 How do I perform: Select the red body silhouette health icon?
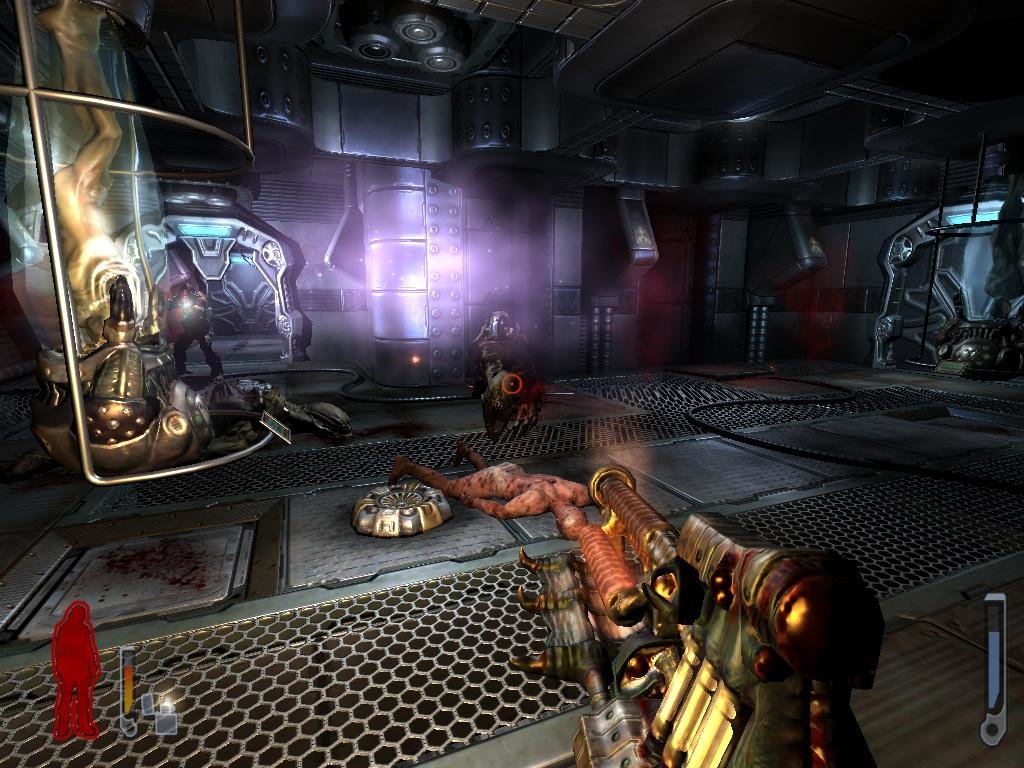click(75, 671)
